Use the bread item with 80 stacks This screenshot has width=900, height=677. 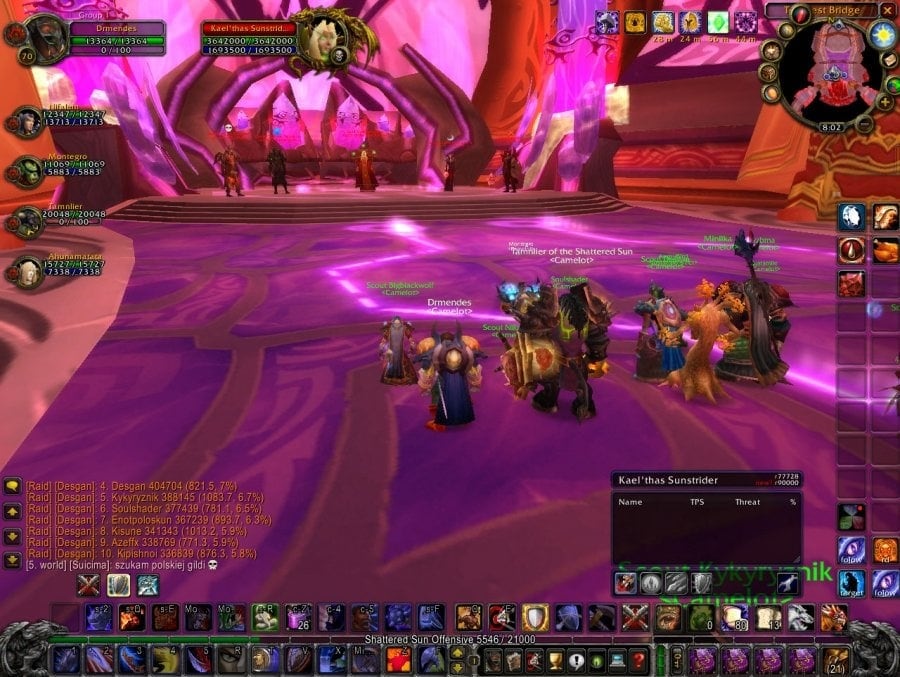coord(735,617)
